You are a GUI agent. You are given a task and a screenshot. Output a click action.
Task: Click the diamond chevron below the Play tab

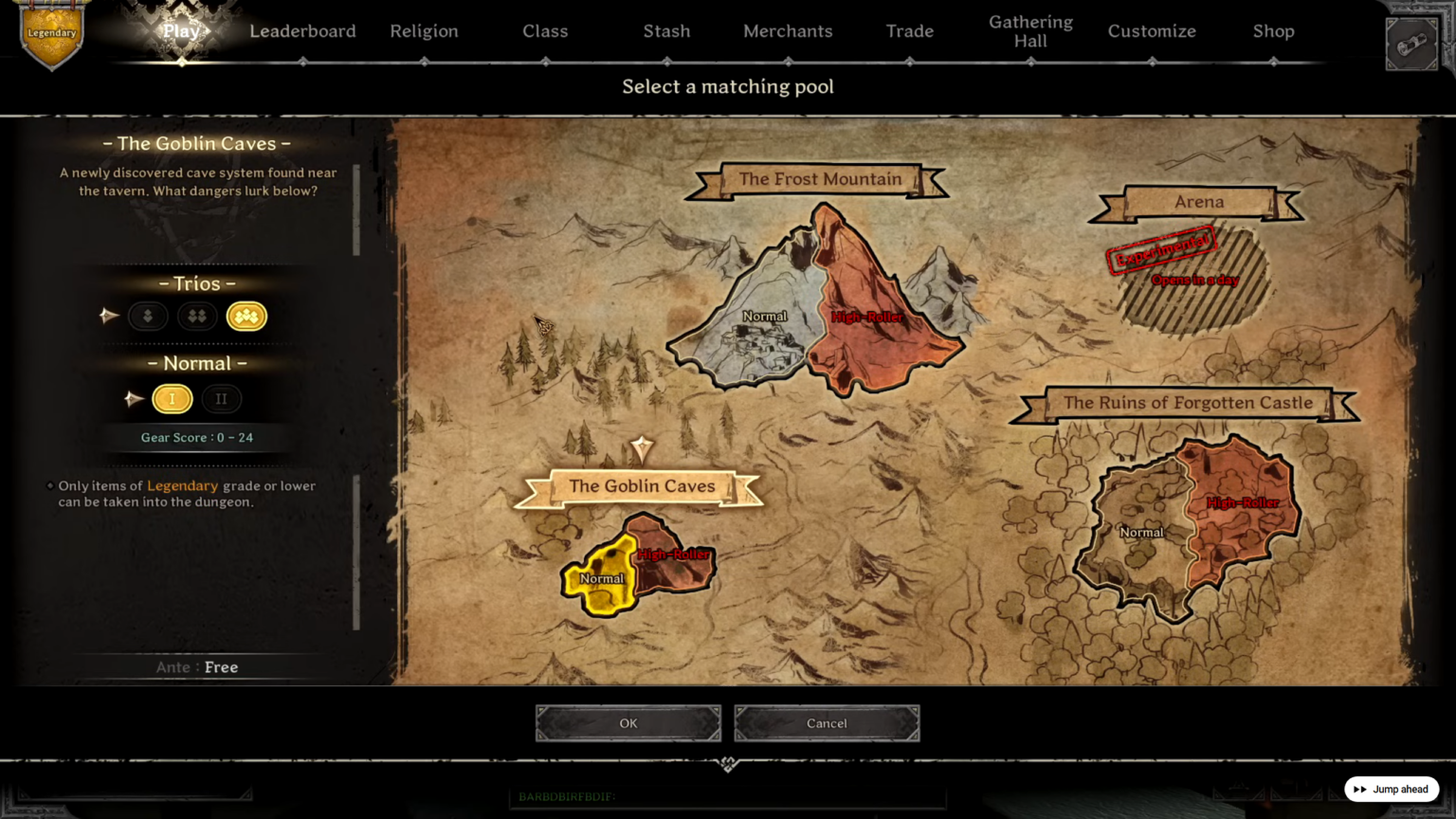[x=179, y=64]
